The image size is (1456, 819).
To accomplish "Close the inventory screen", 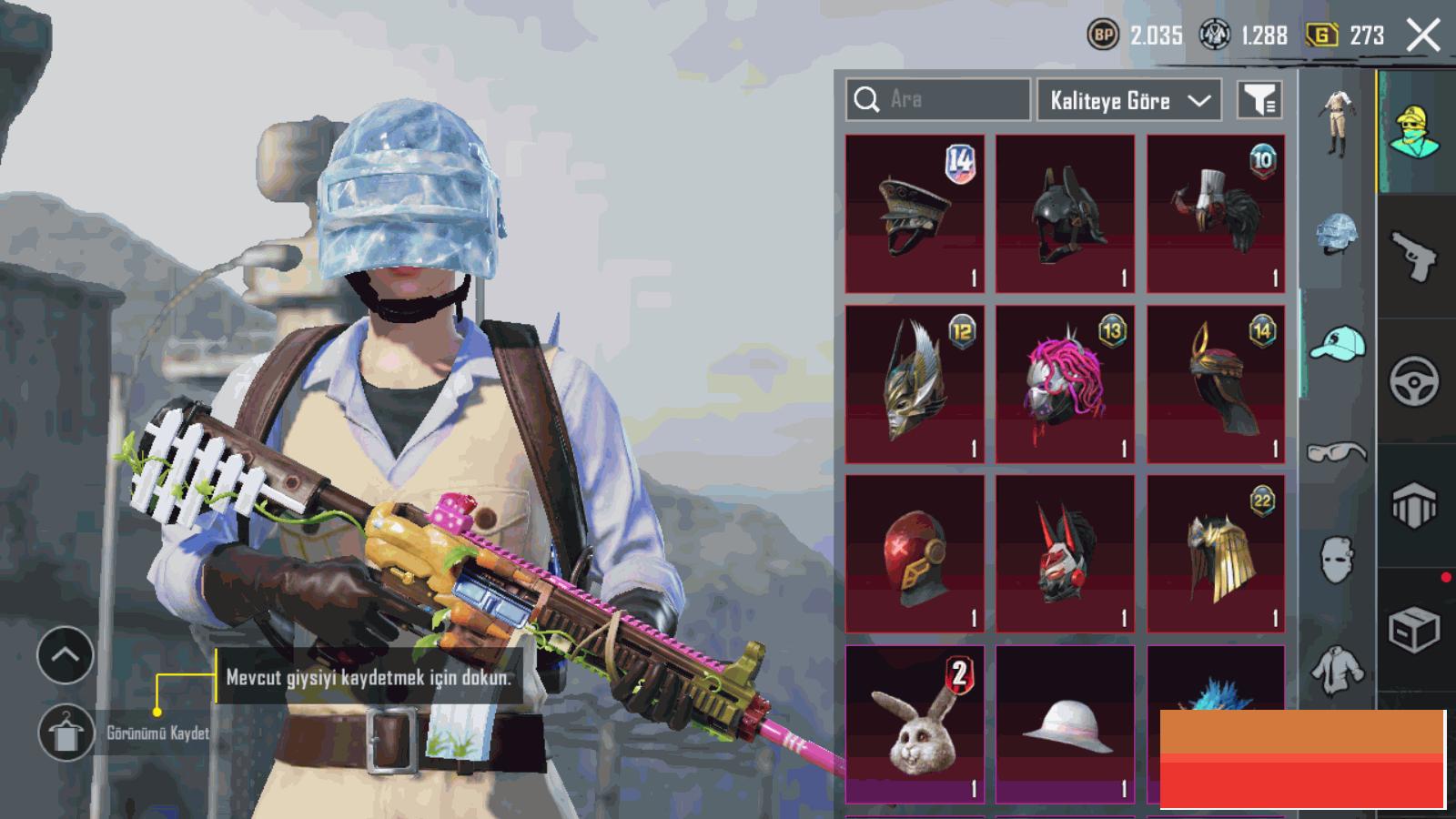I will point(1423,36).
